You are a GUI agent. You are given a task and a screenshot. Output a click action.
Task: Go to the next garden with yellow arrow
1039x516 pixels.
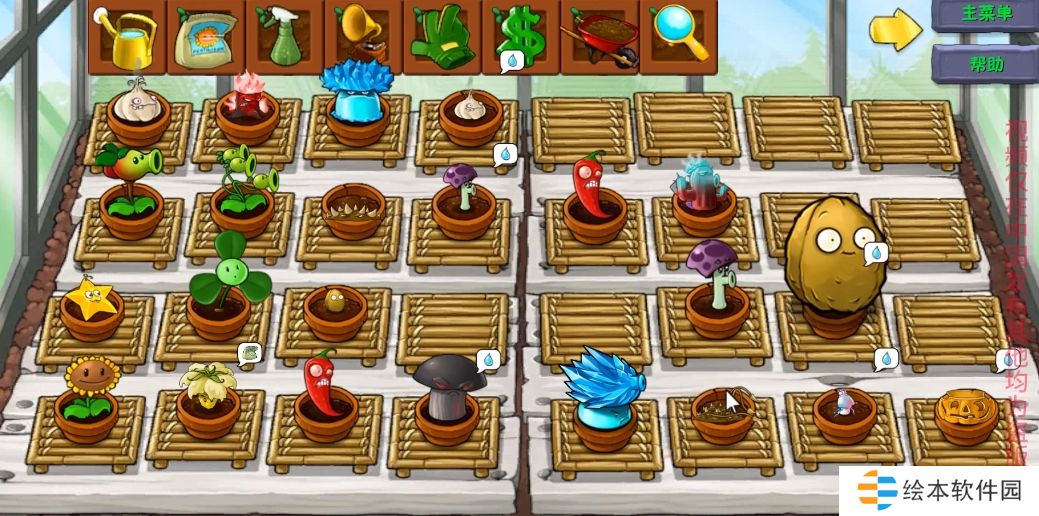click(895, 30)
